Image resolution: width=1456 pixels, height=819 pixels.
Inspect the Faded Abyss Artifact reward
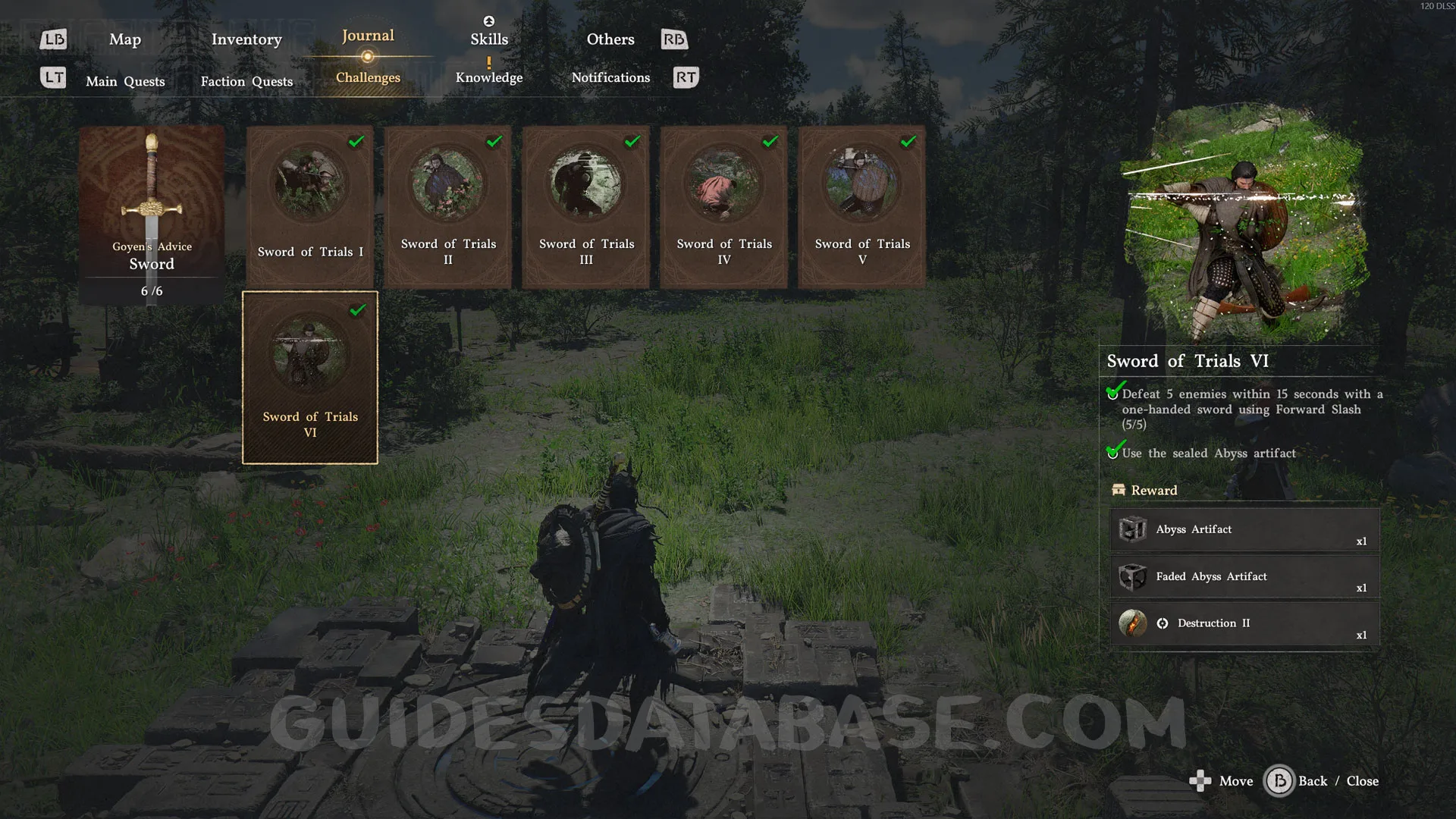1244,577
